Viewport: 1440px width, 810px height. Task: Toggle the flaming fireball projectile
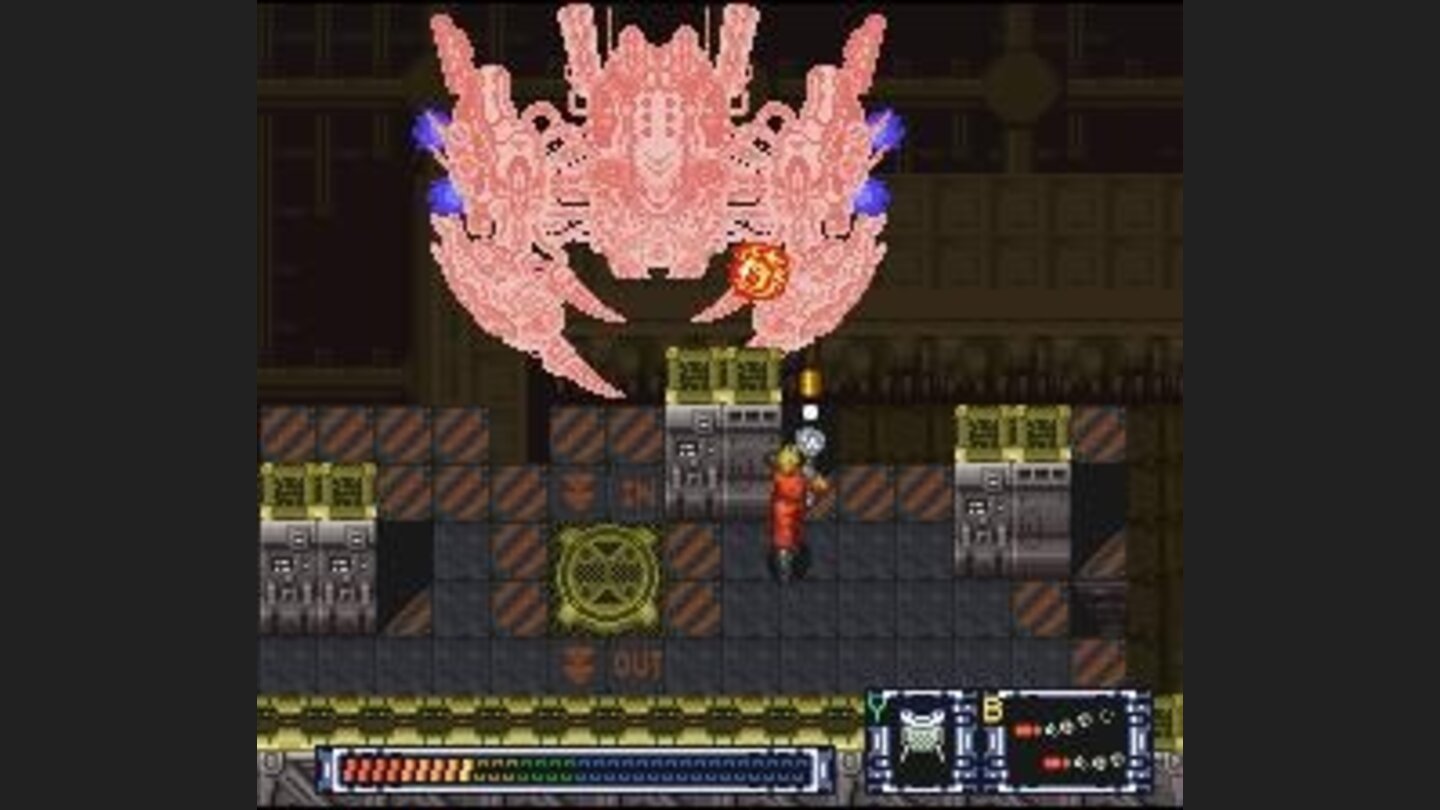(757, 270)
